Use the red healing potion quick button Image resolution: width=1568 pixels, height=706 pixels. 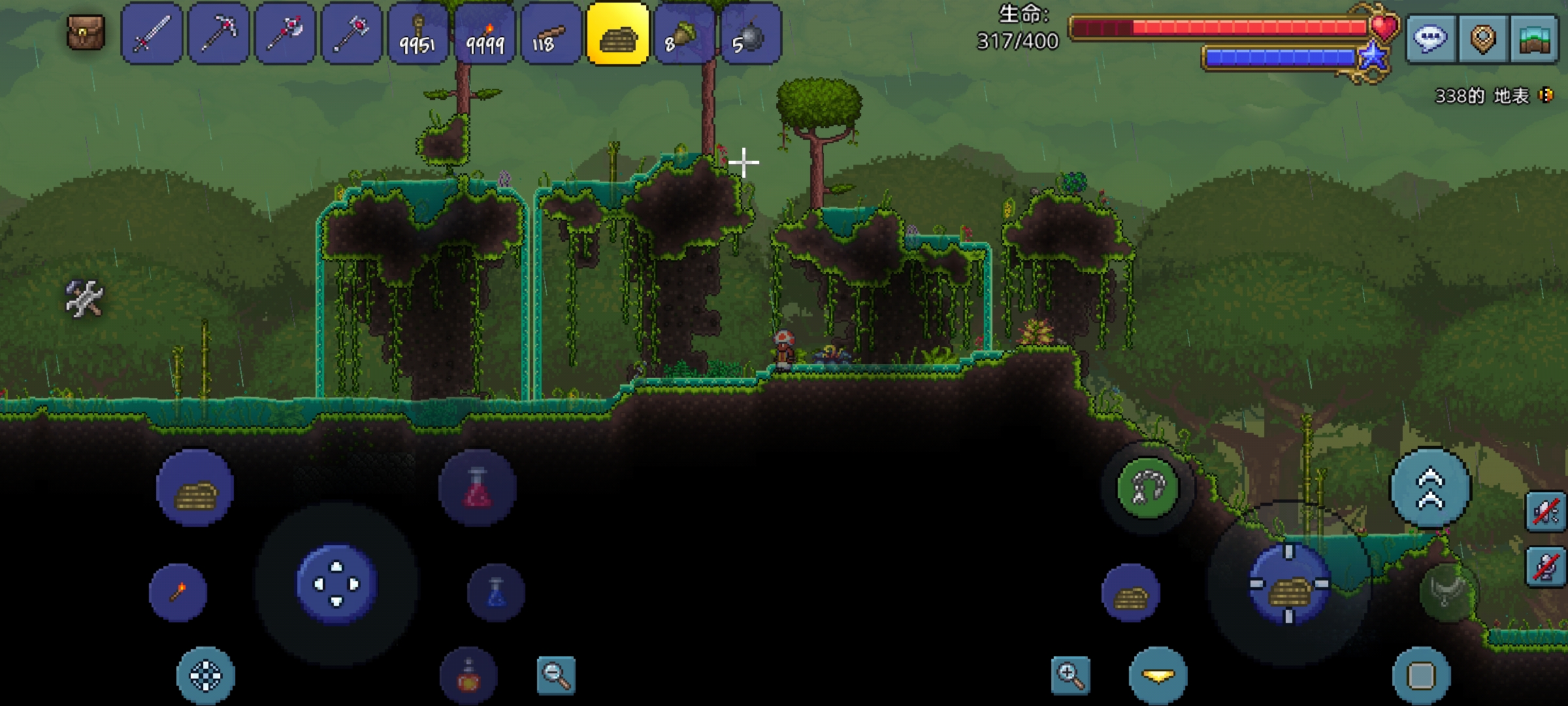(478, 488)
